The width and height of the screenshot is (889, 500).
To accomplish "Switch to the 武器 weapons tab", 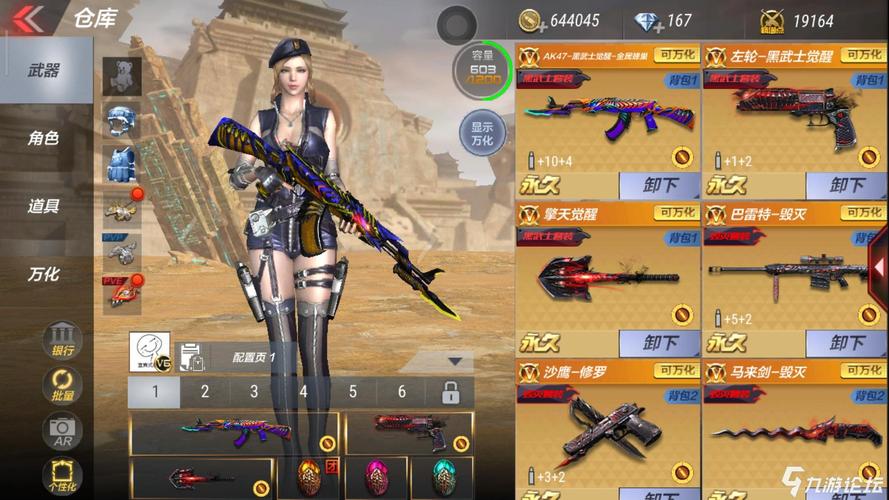I will tap(44, 70).
